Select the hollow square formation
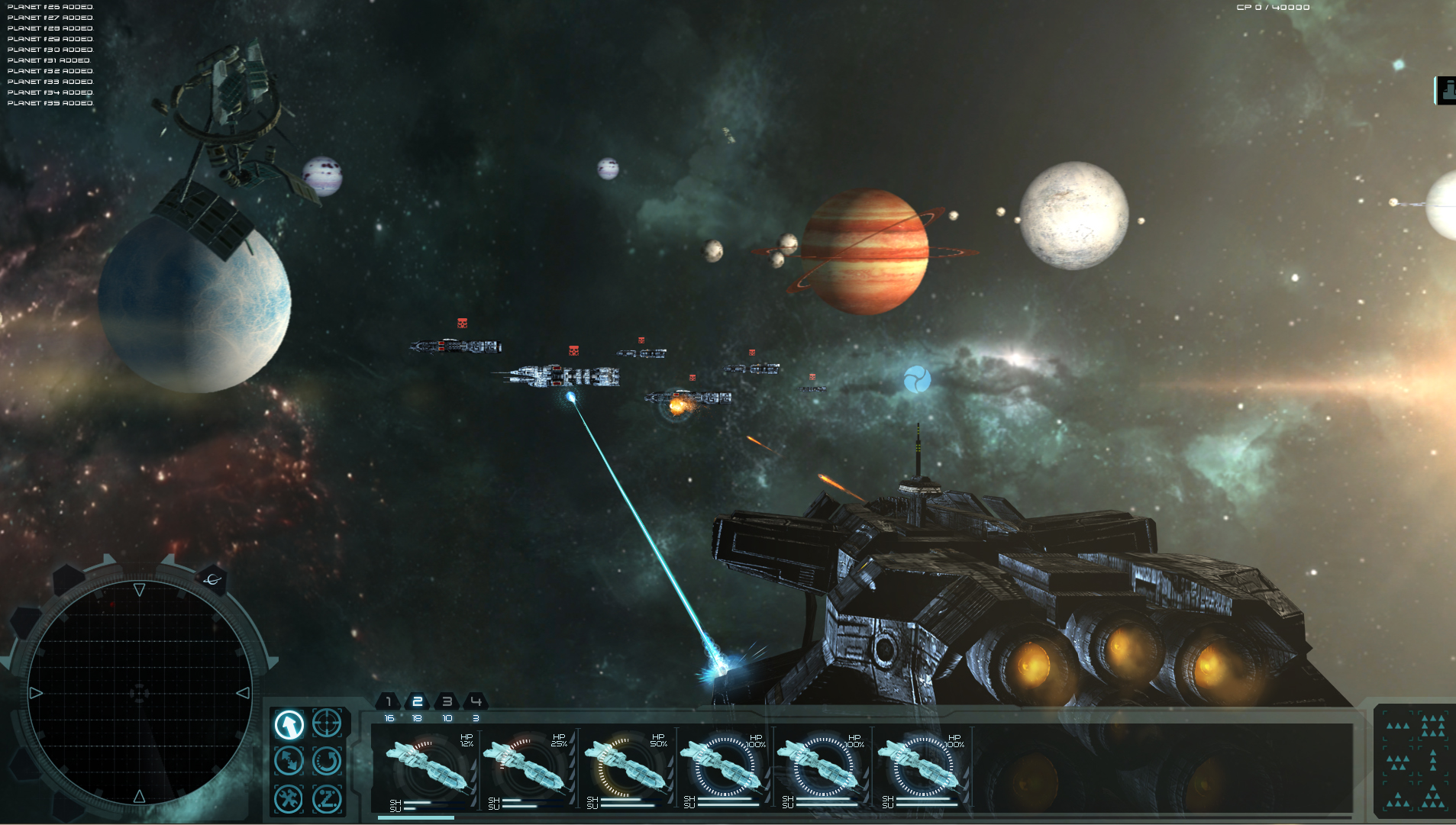The image size is (1456, 825). (x=1432, y=726)
